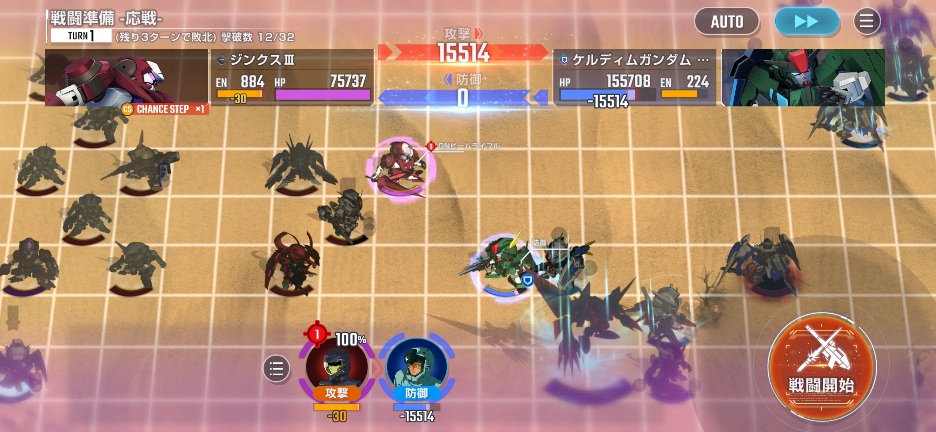Toggle the AUTO battle button
The width and height of the screenshot is (936, 432).
pyautogui.click(x=727, y=21)
